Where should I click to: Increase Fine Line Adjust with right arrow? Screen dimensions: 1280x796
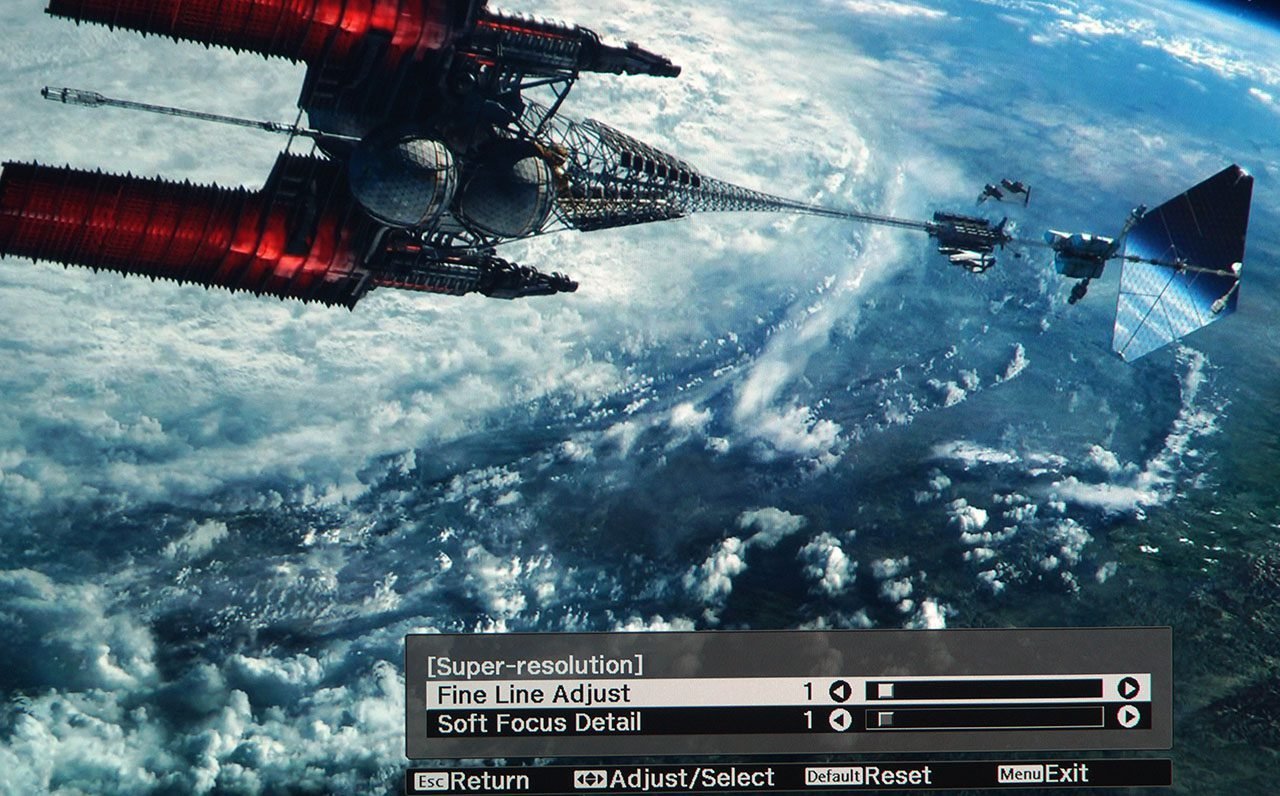point(1128,688)
